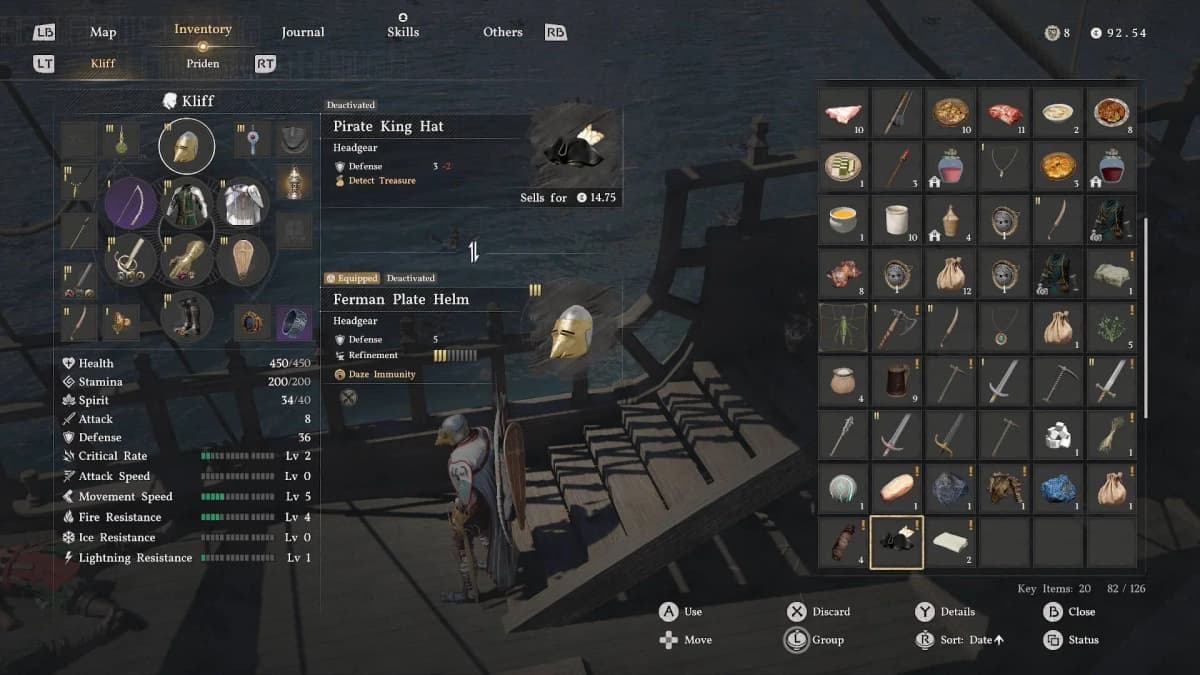Select the golden gauntlets equipment slot
The image size is (1200, 675).
[186, 260]
